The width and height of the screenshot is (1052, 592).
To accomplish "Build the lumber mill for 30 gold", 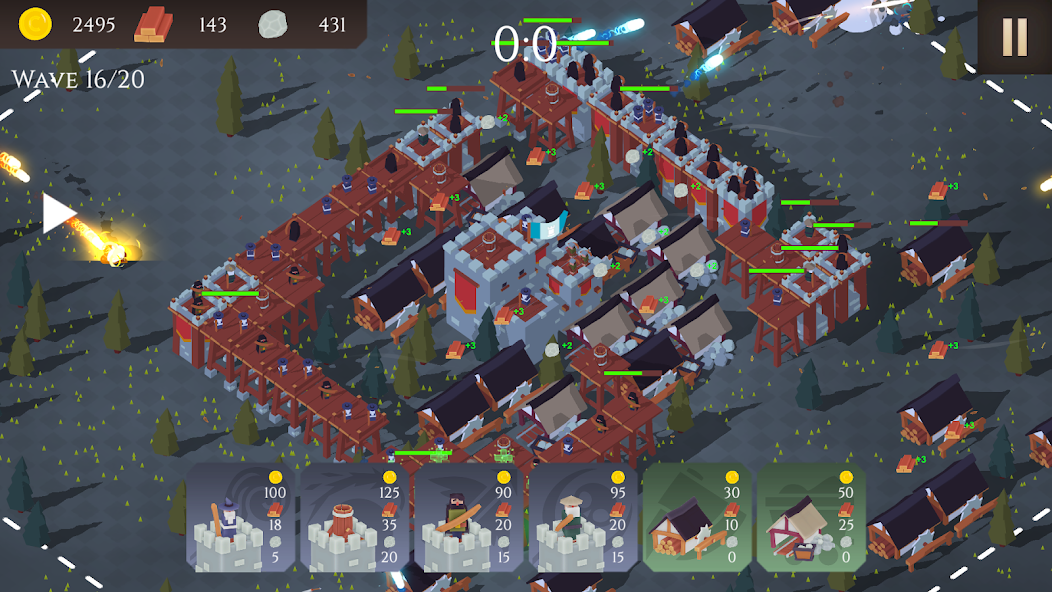I will click(697, 517).
